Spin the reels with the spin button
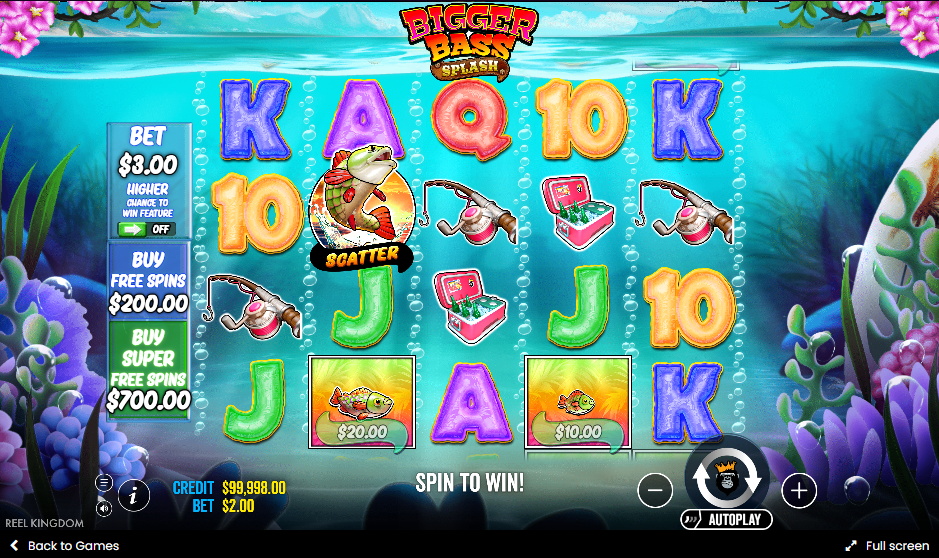Viewport: 939px width, 558px height. (x=727, y=480)
